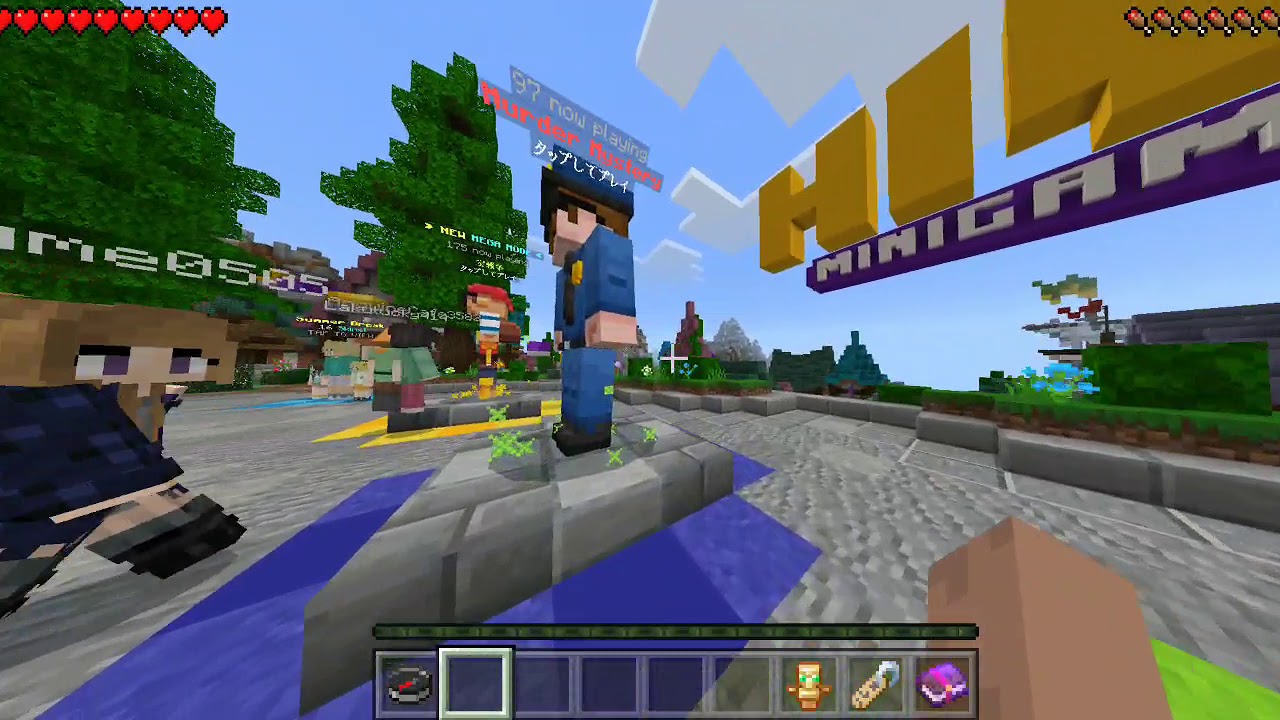Image resolution: width=1280 pixels, height=720 pixels.
Task: Click the experience bar above the hotbar
Action: pos(675,631)
